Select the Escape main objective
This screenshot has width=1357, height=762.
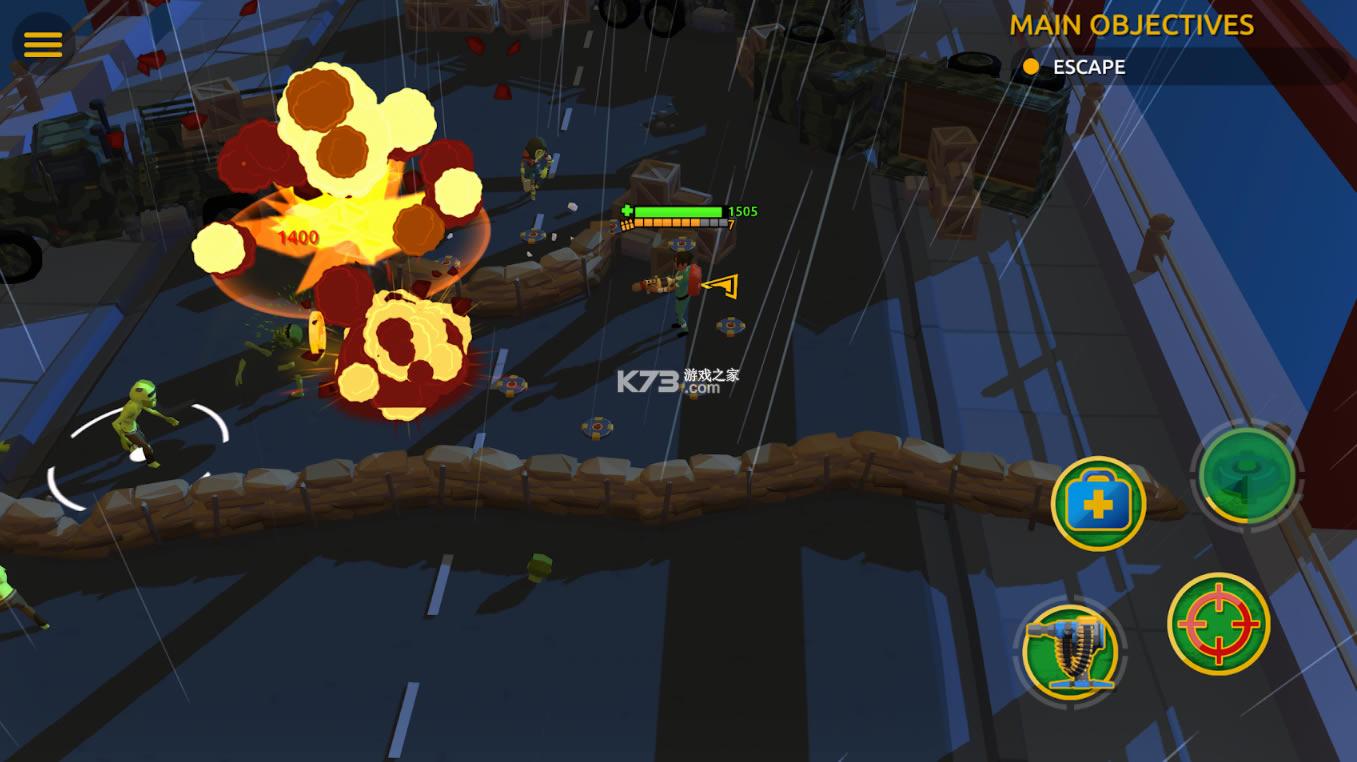tap(1088, 67)
